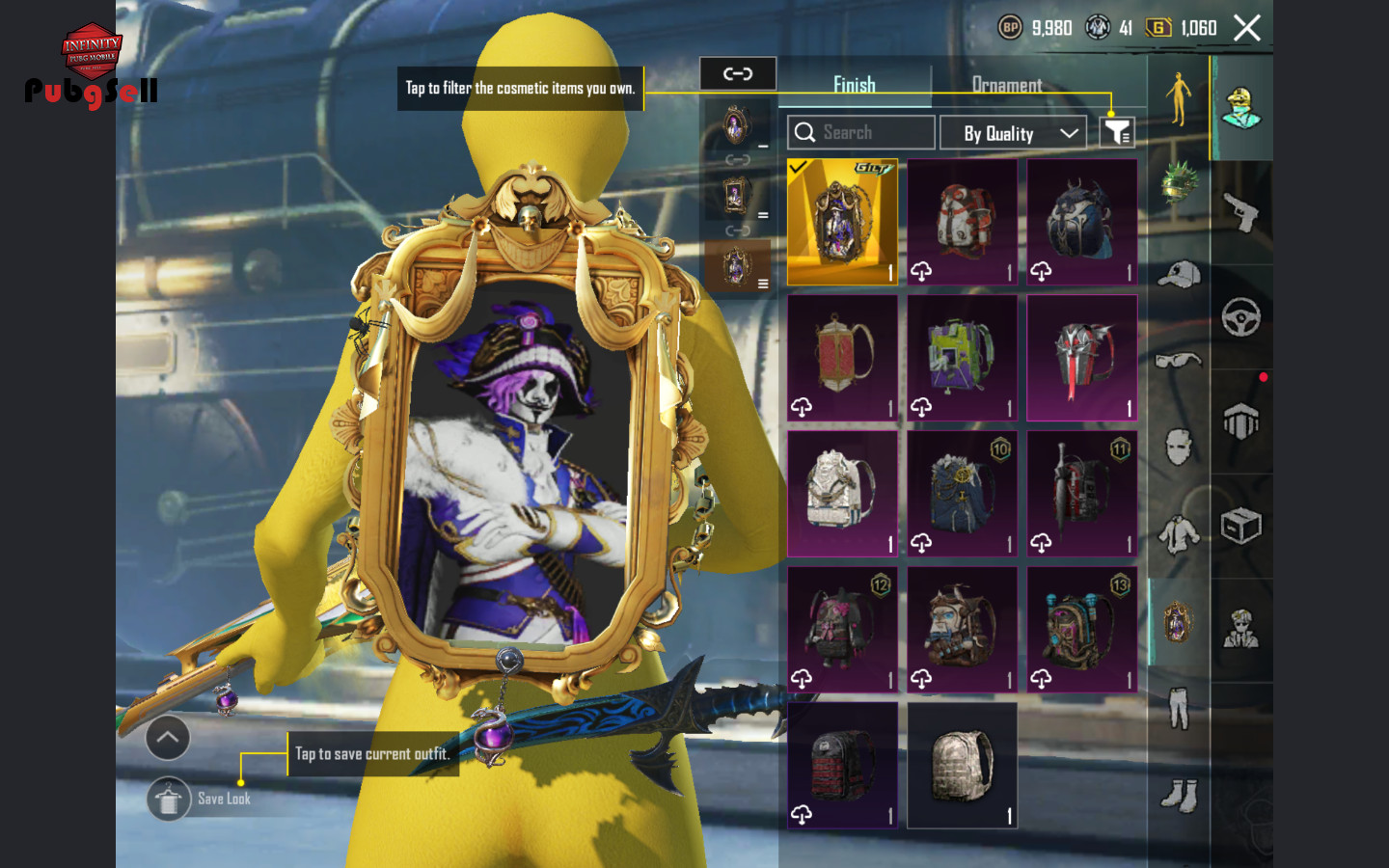Expand the up-arrow circle button
1389x868 pixels.
pos(168,738)
